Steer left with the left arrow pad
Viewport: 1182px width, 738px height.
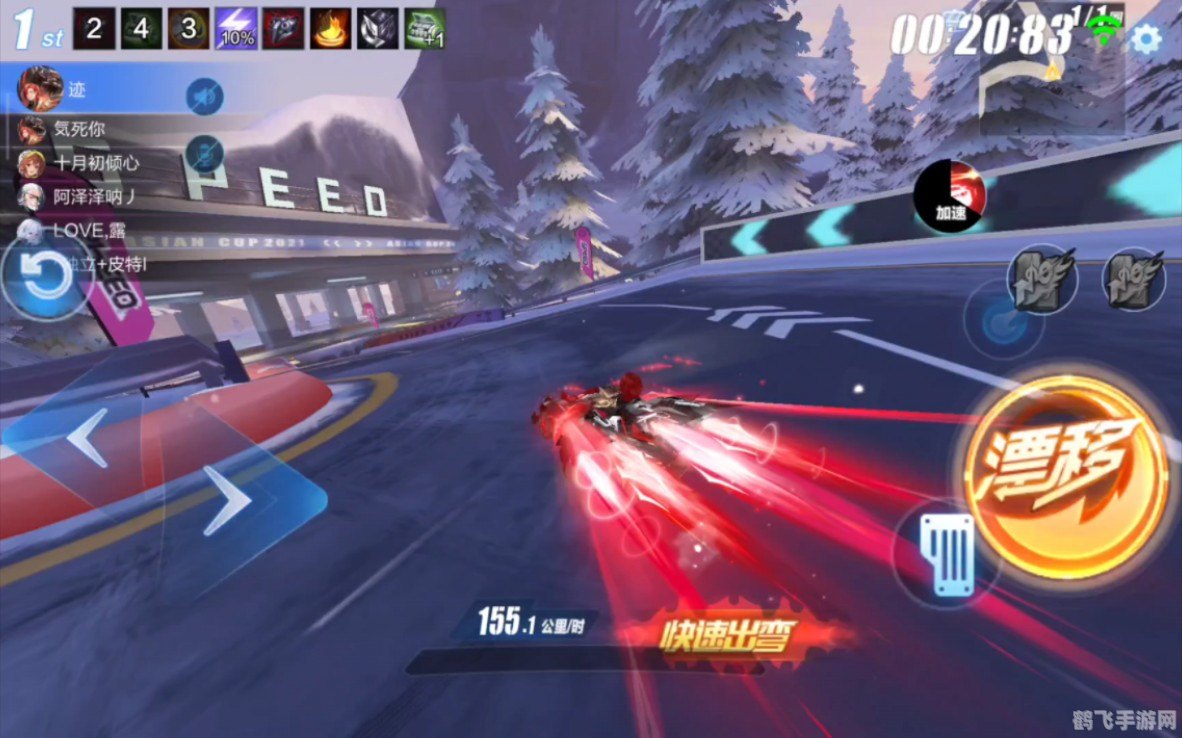coord(88,437)
